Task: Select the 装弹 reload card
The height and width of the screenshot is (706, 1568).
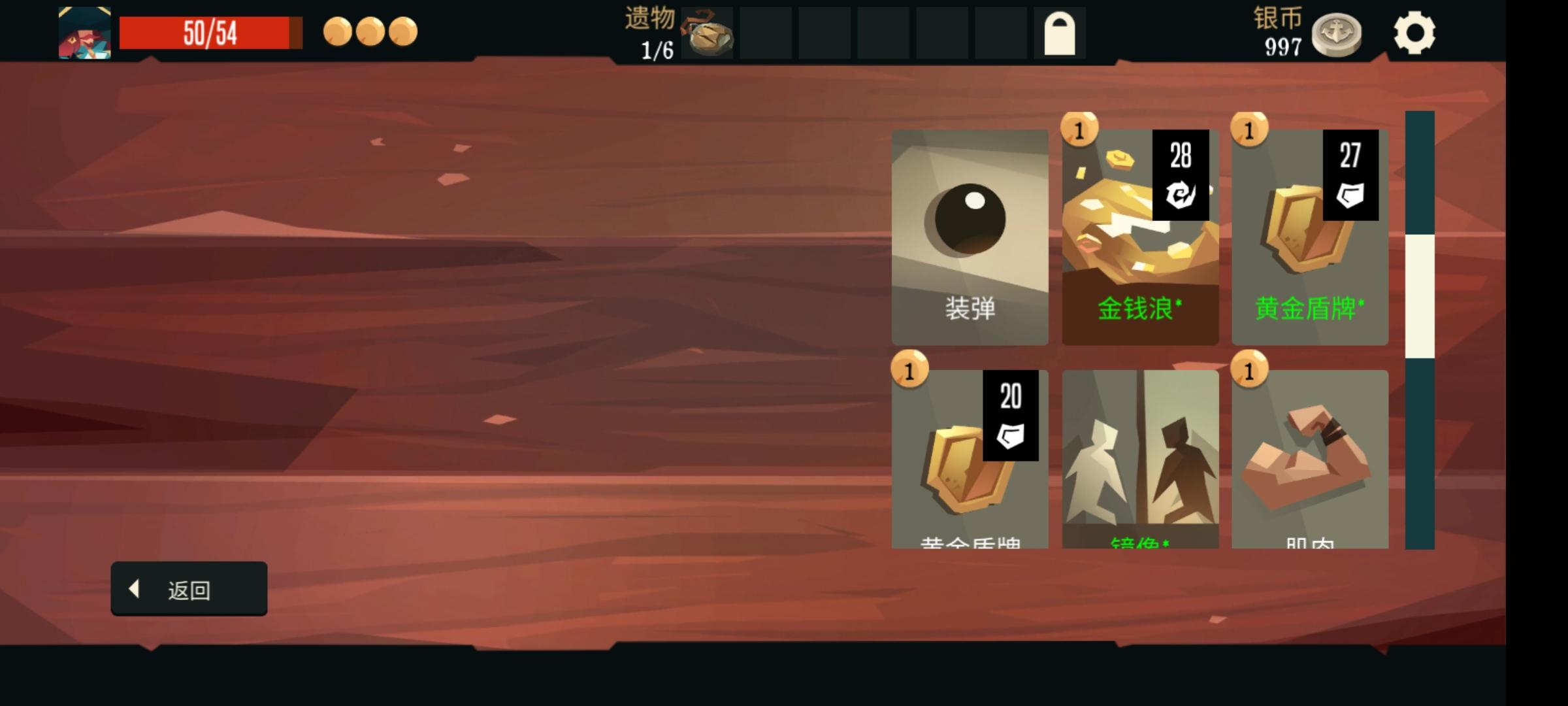Action: point(971,235)
